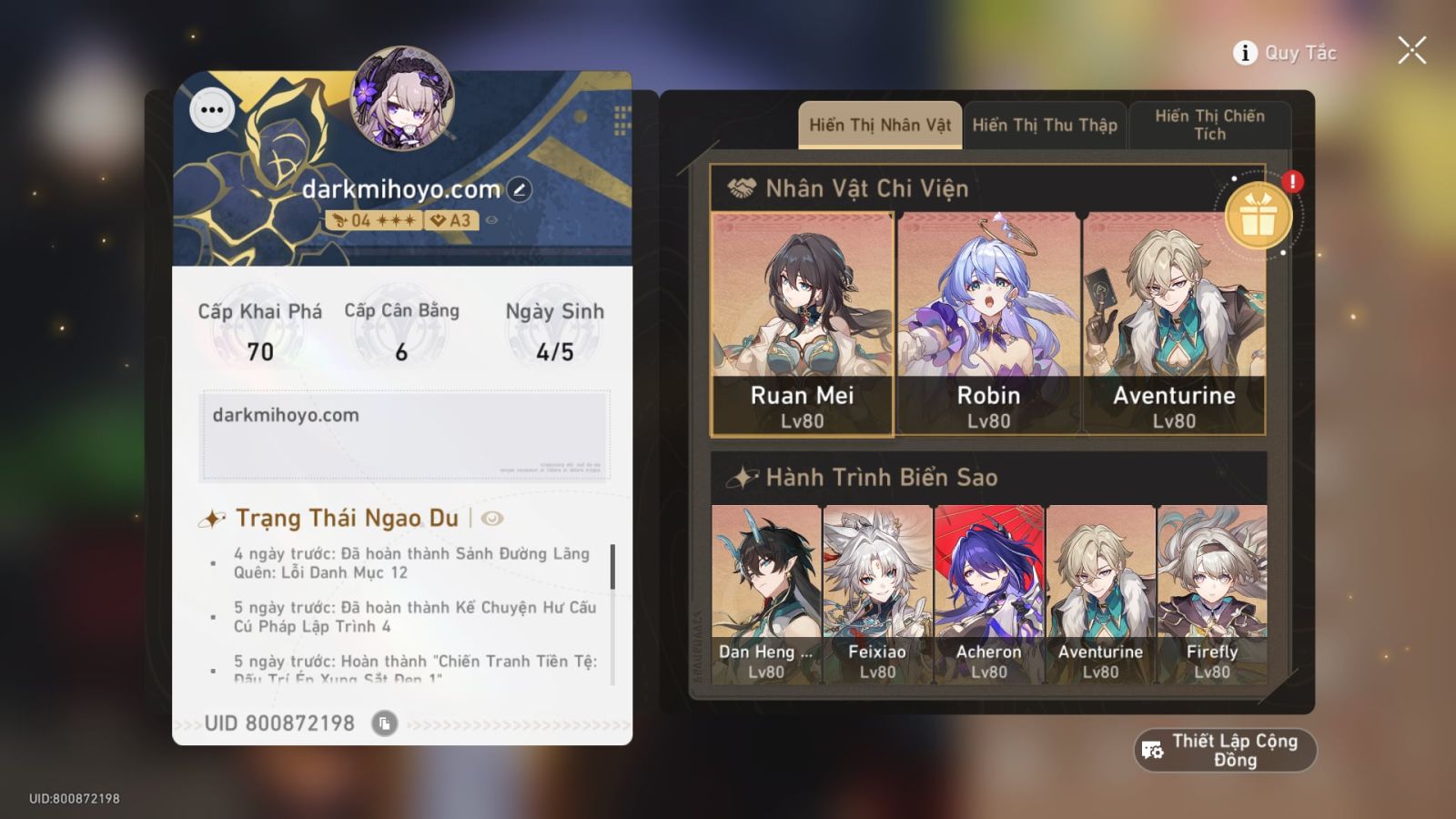Image resolution: width=1456 pixels, height=819 pixels.
Task: Copy the UID using the copy icon
Action: tap(386, 723)
